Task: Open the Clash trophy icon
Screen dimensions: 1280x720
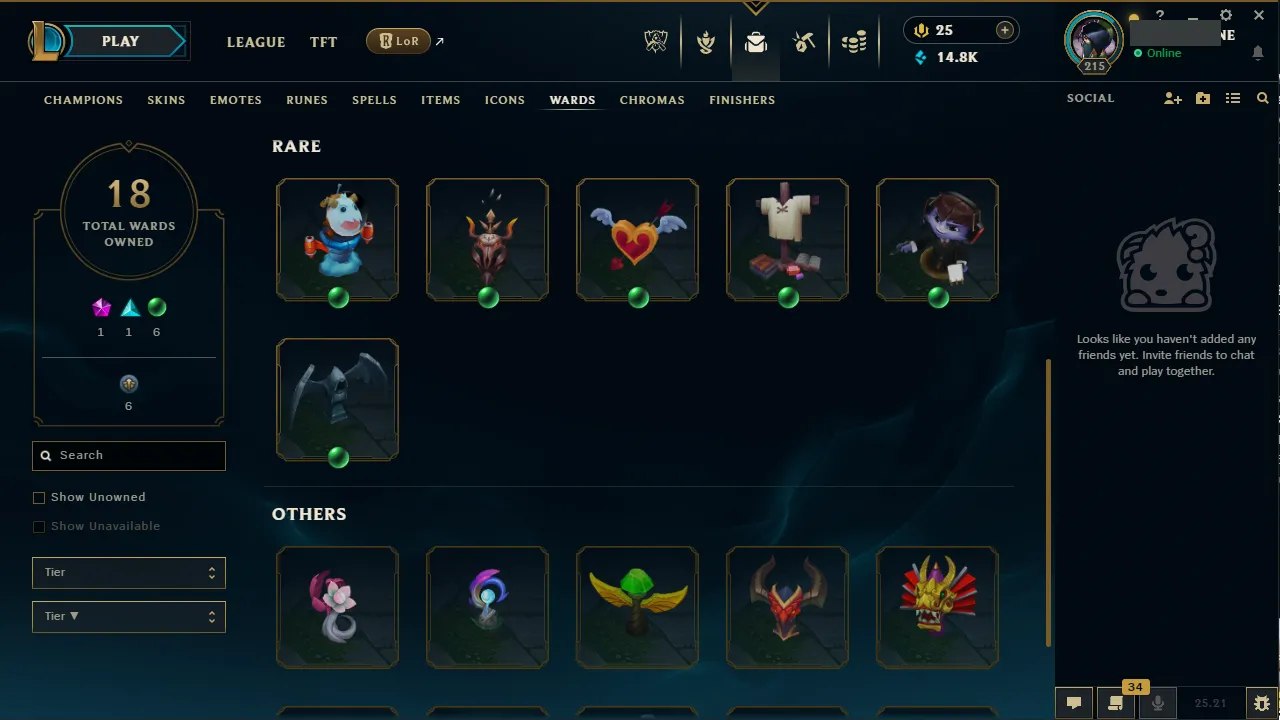Action: [x=706, y=42]
